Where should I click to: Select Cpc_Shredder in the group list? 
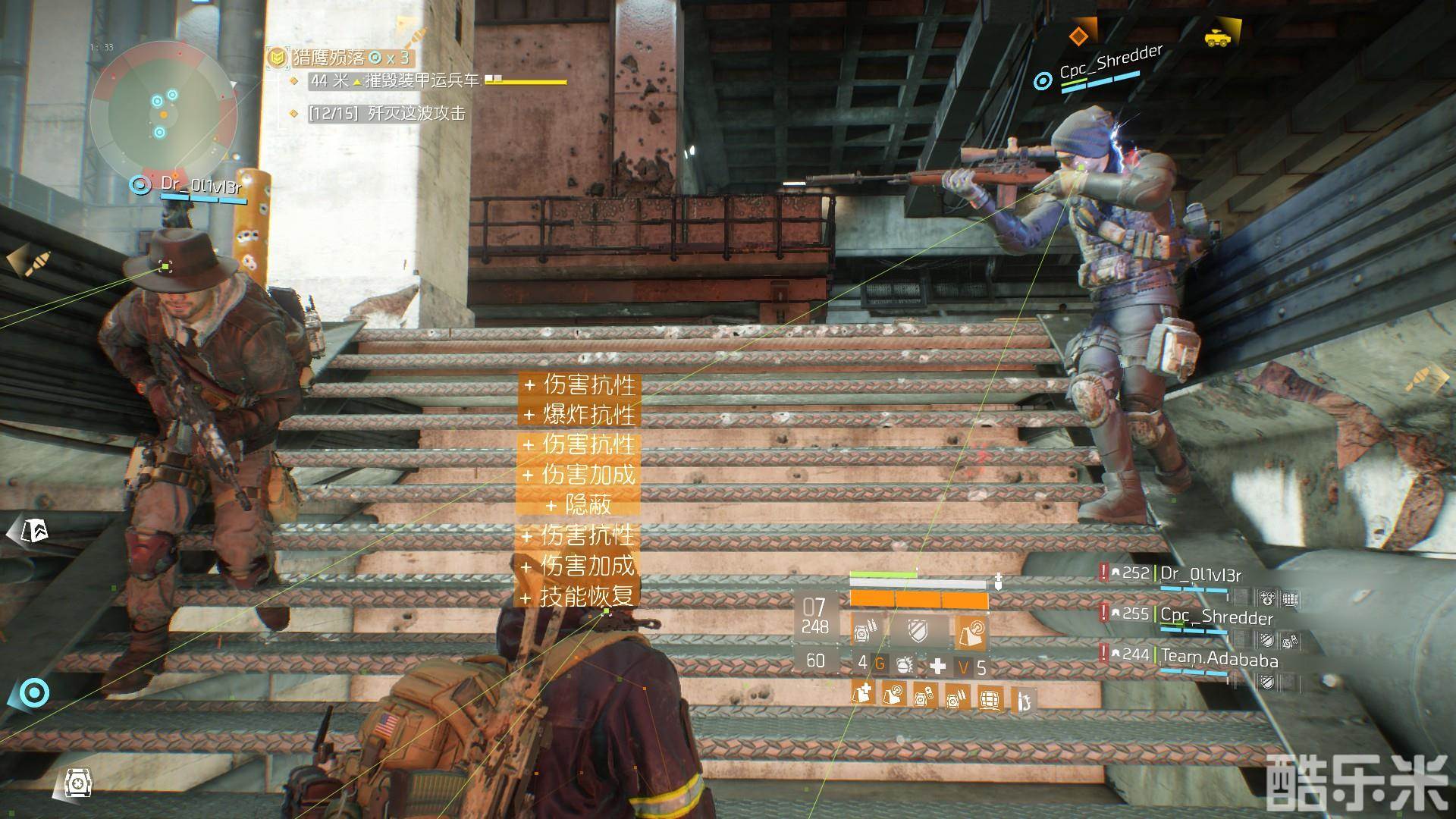(1216, 617)
